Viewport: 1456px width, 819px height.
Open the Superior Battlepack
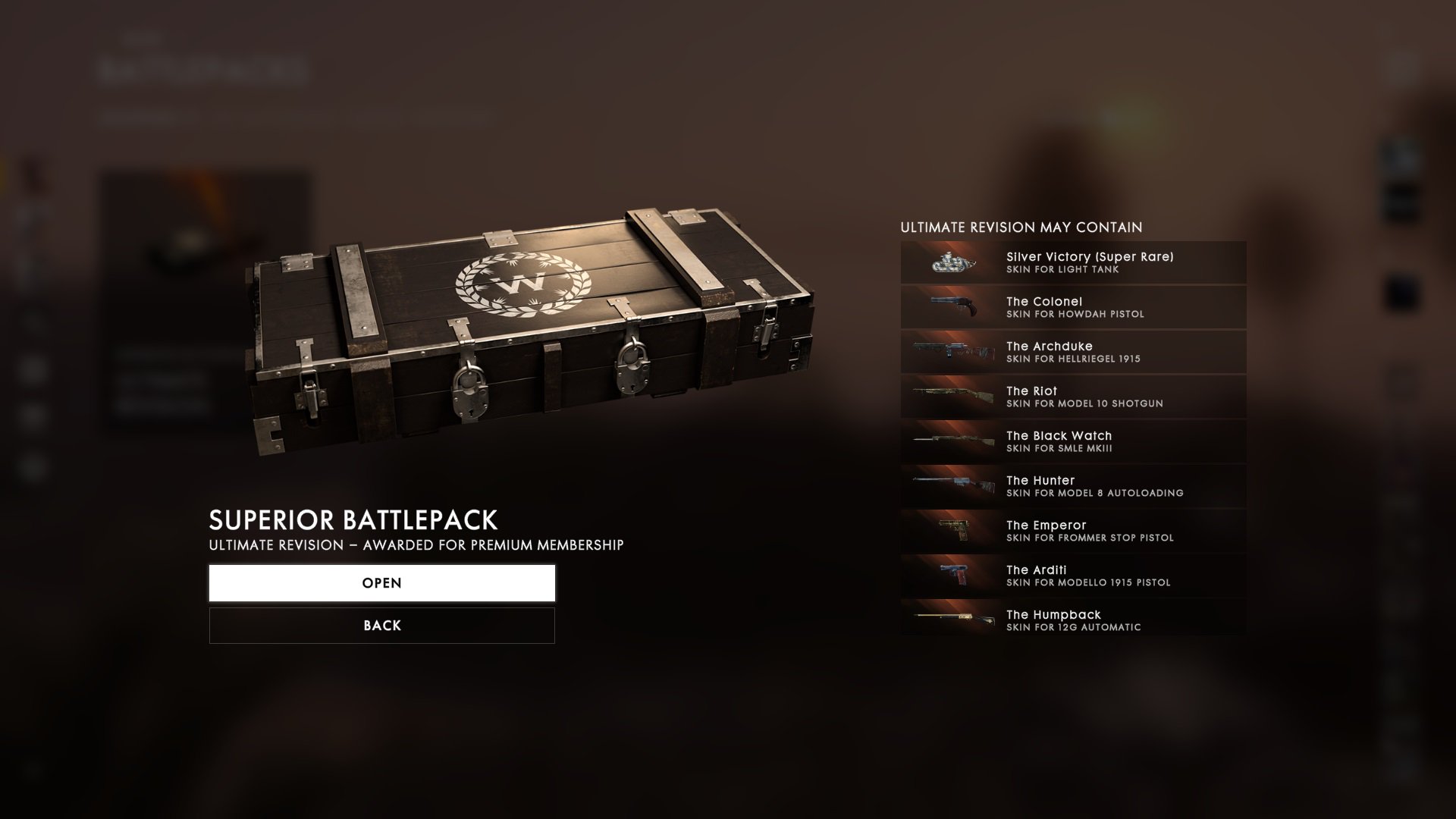[381, 583]
